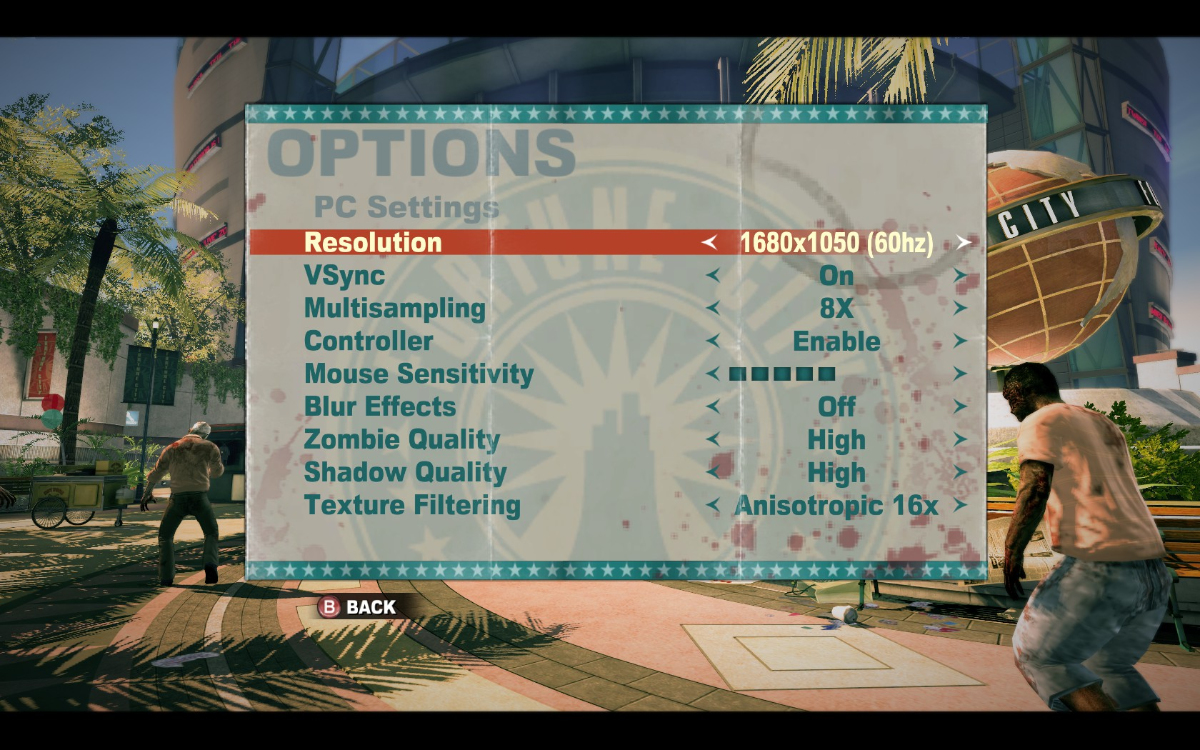Choose the Zombie Quality setting
The width and height of the screenshot is (1200, 750).
pyautogui.click(x=401, y=440)
